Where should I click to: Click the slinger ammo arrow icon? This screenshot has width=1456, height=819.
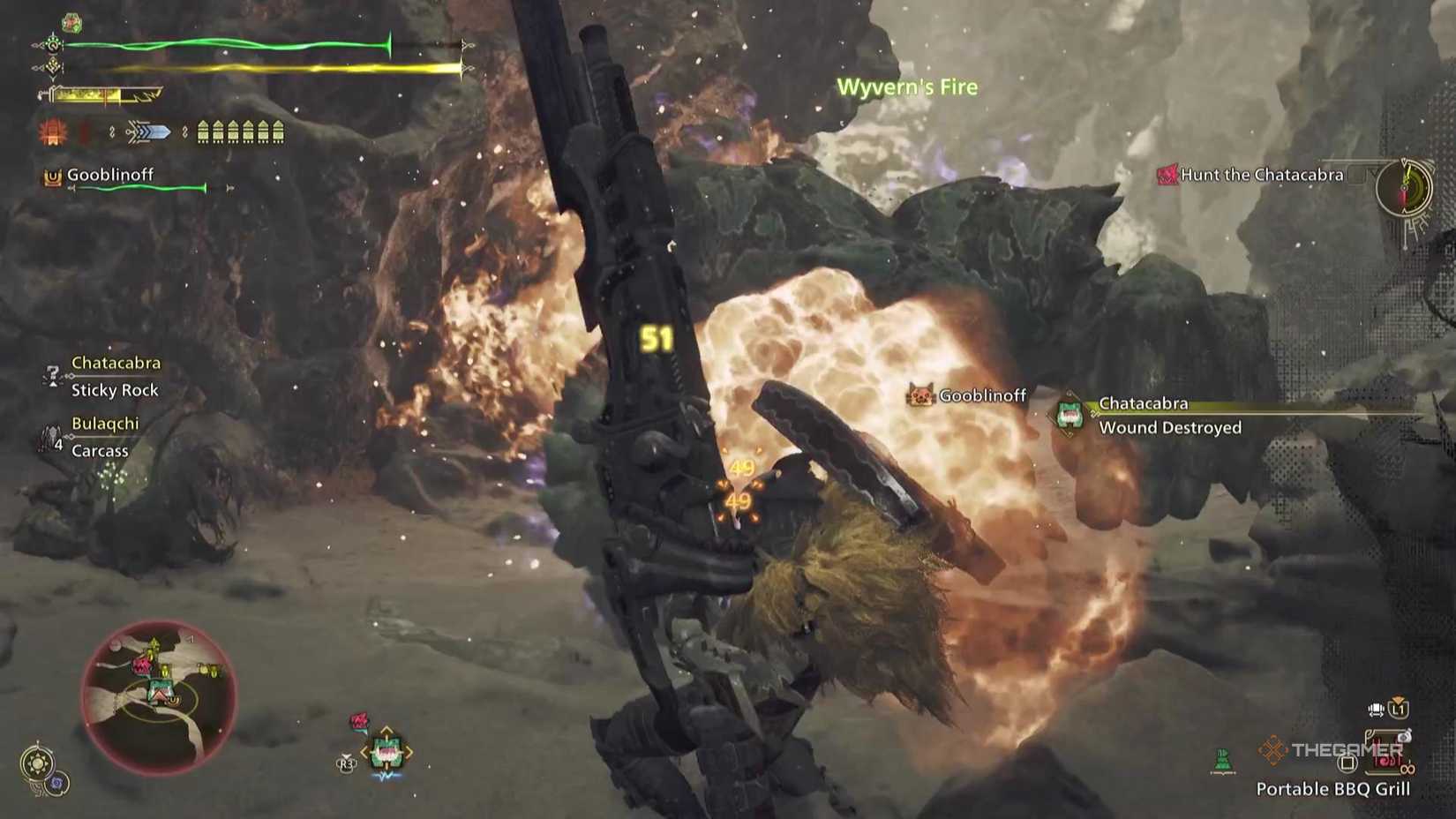[150, 131]
